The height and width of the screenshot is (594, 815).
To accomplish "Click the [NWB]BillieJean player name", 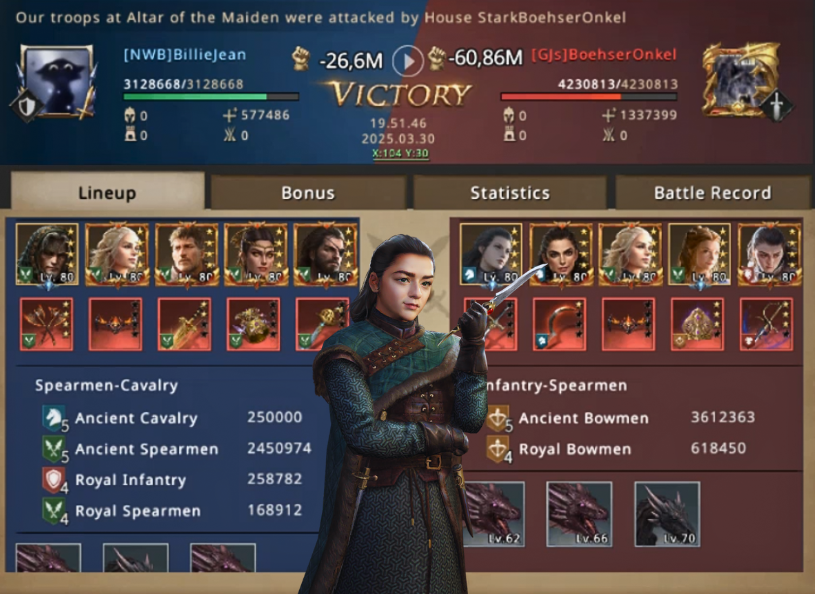I will pos(185,55).
